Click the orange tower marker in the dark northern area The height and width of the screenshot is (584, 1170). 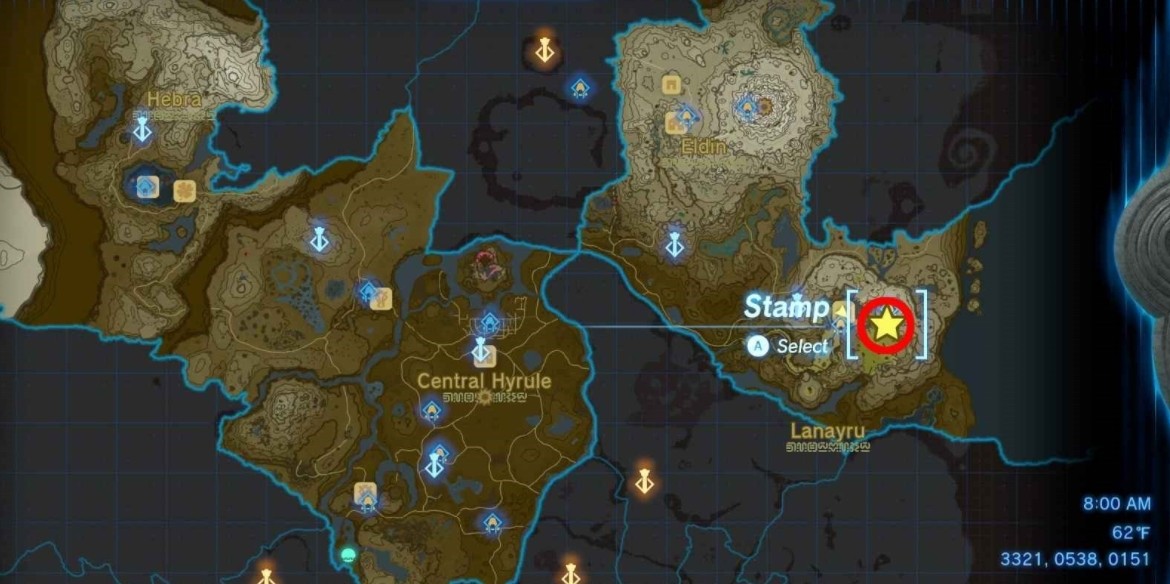tap(544, 49)
